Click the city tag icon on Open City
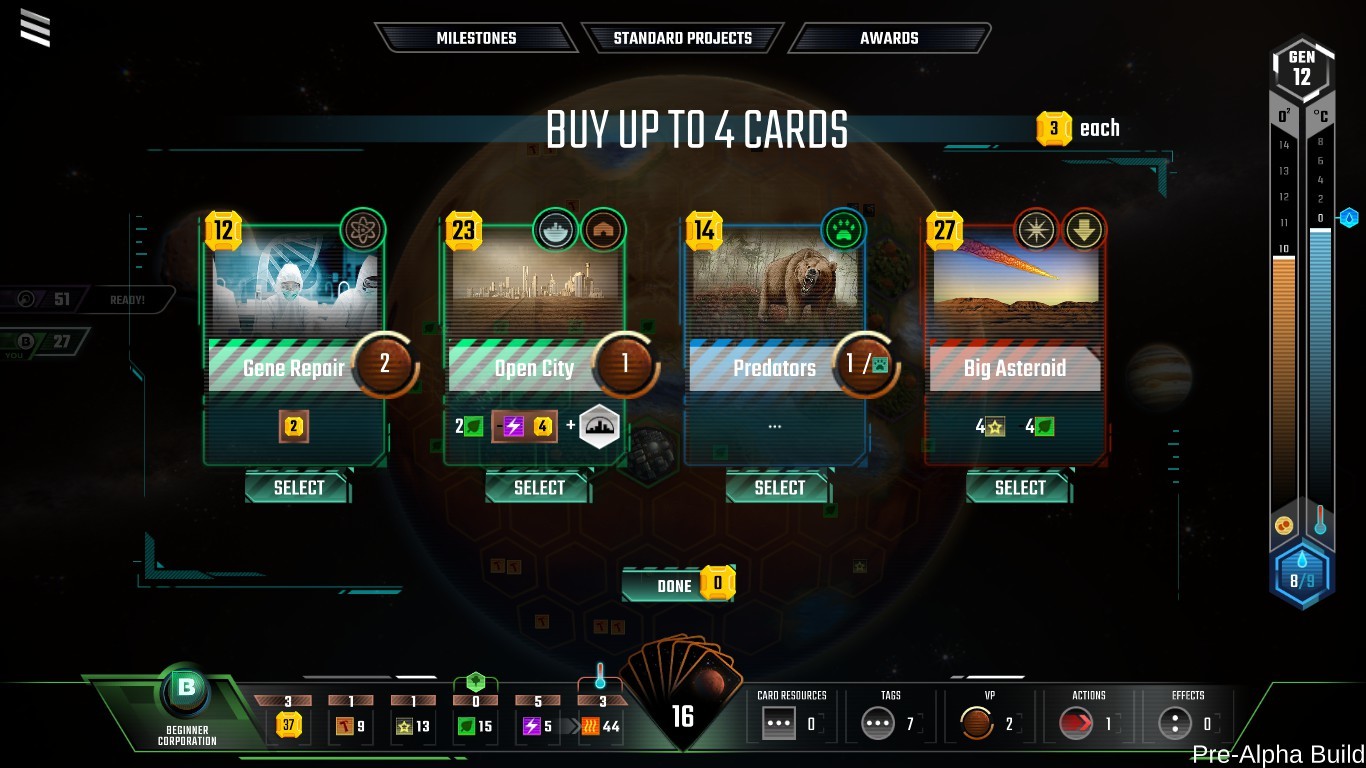Viewport: 1366px width, 768px height. click(555, 229)
